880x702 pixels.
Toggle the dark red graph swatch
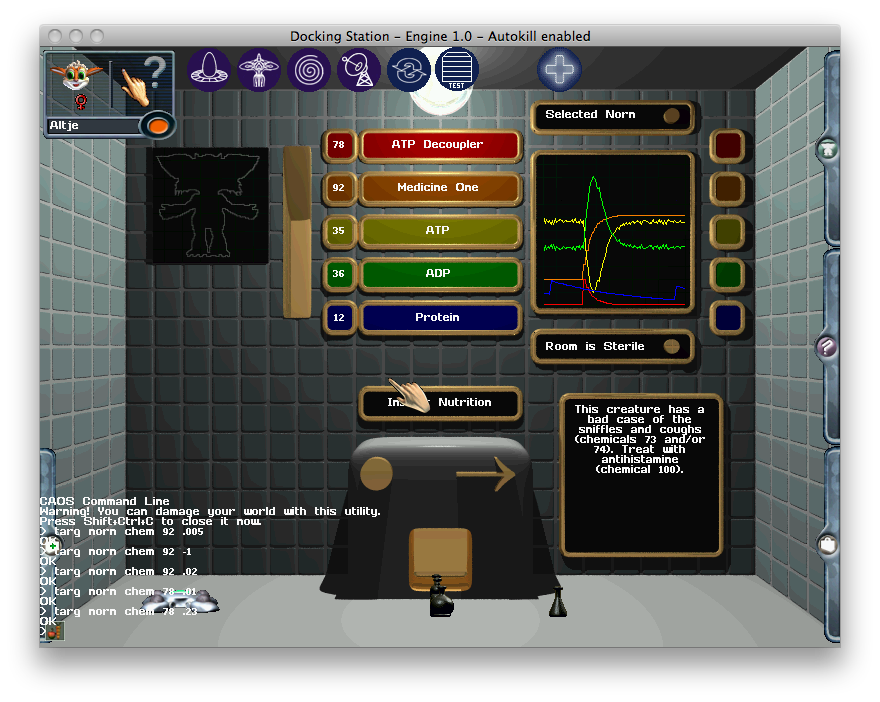(x=727, y=145)
